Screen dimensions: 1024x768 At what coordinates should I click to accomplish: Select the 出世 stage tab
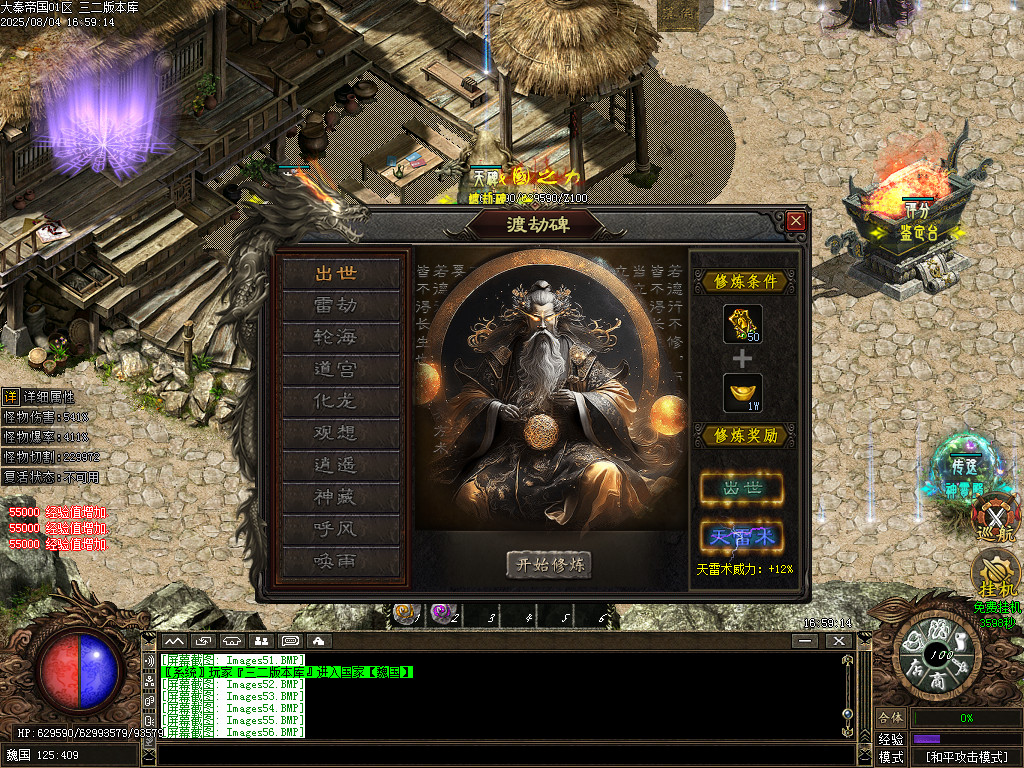pos(336,273)
